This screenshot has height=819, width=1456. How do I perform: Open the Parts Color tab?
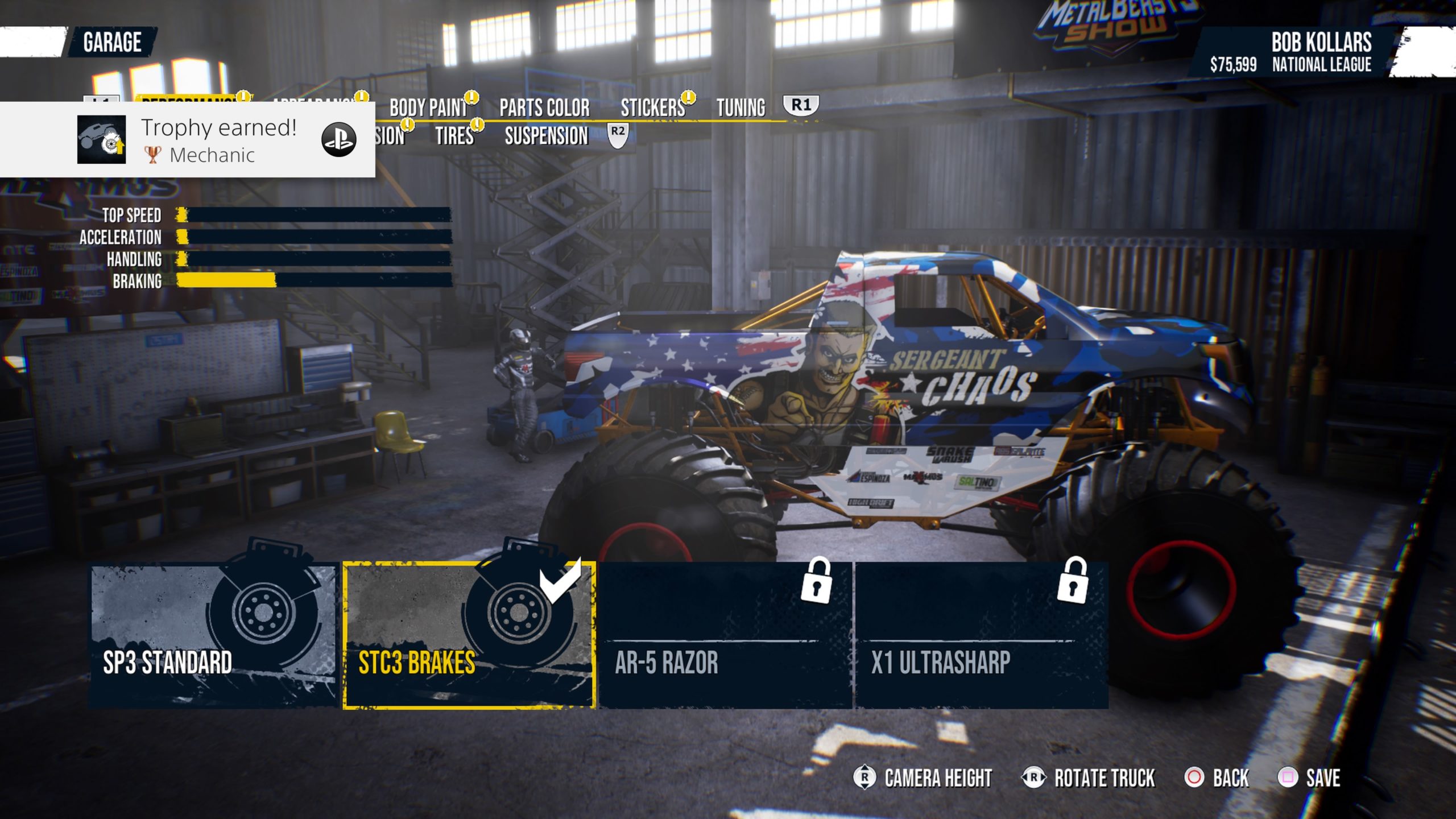(x=544, y=107)
